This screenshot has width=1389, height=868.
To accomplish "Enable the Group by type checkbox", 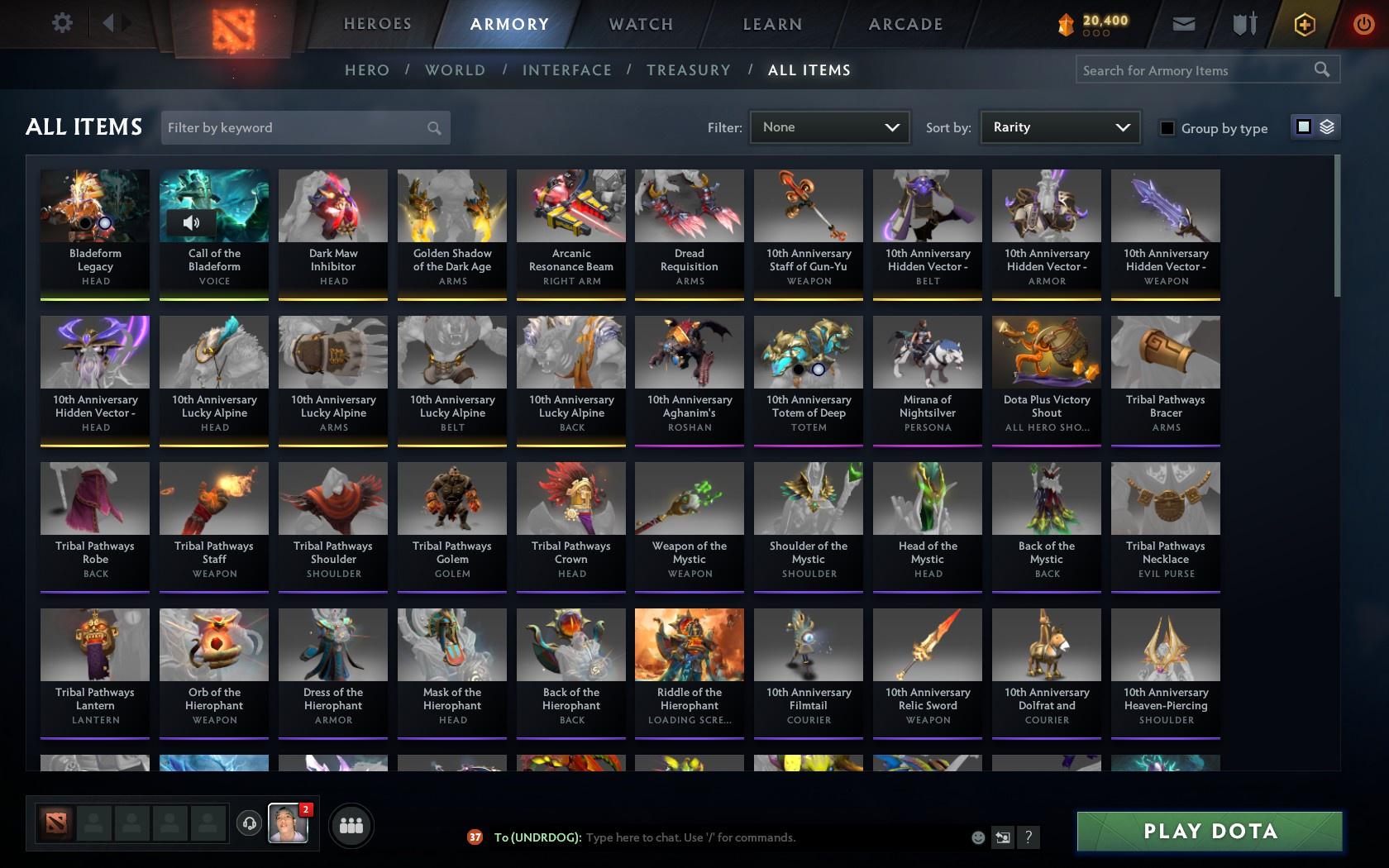I will pos(1167,128).
